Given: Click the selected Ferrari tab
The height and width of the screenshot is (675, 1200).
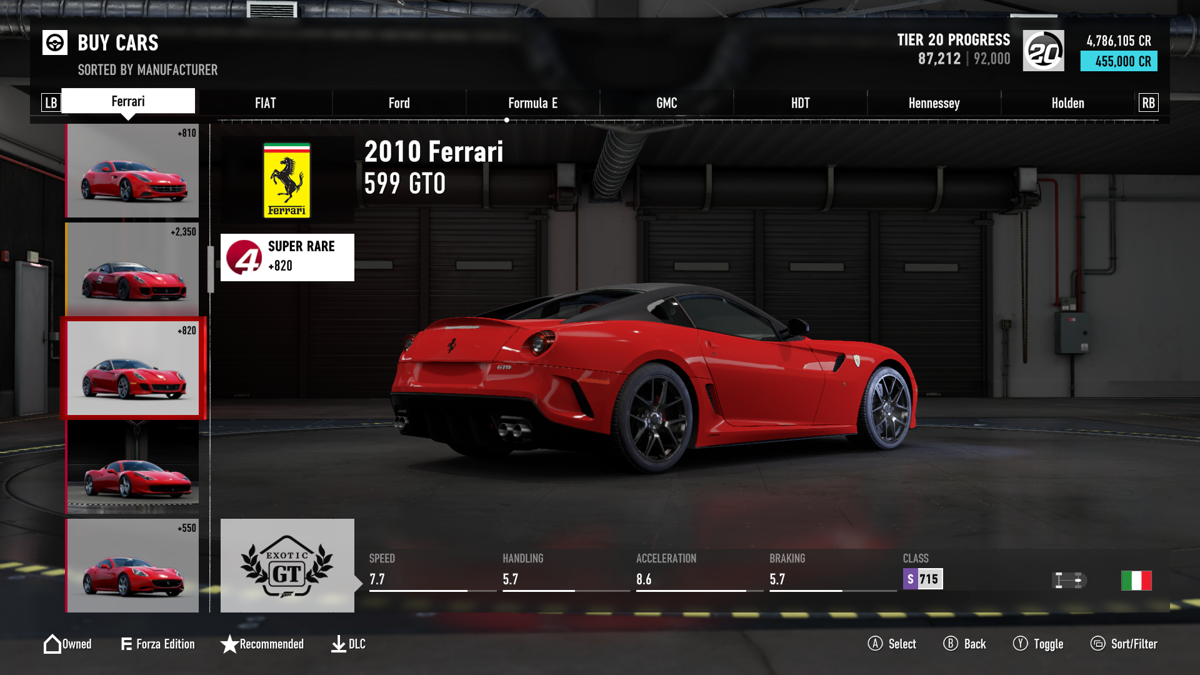Looking at the screenshot, I should tap(128, 101).
